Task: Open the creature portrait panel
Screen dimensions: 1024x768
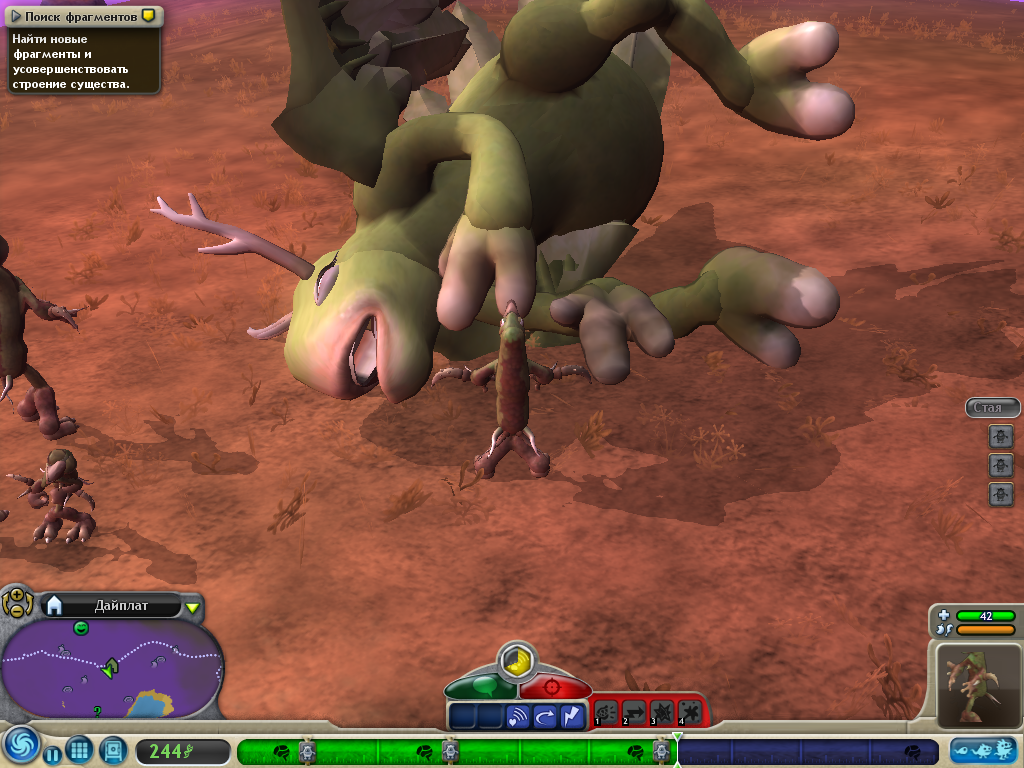Action: tap(979, 686)
